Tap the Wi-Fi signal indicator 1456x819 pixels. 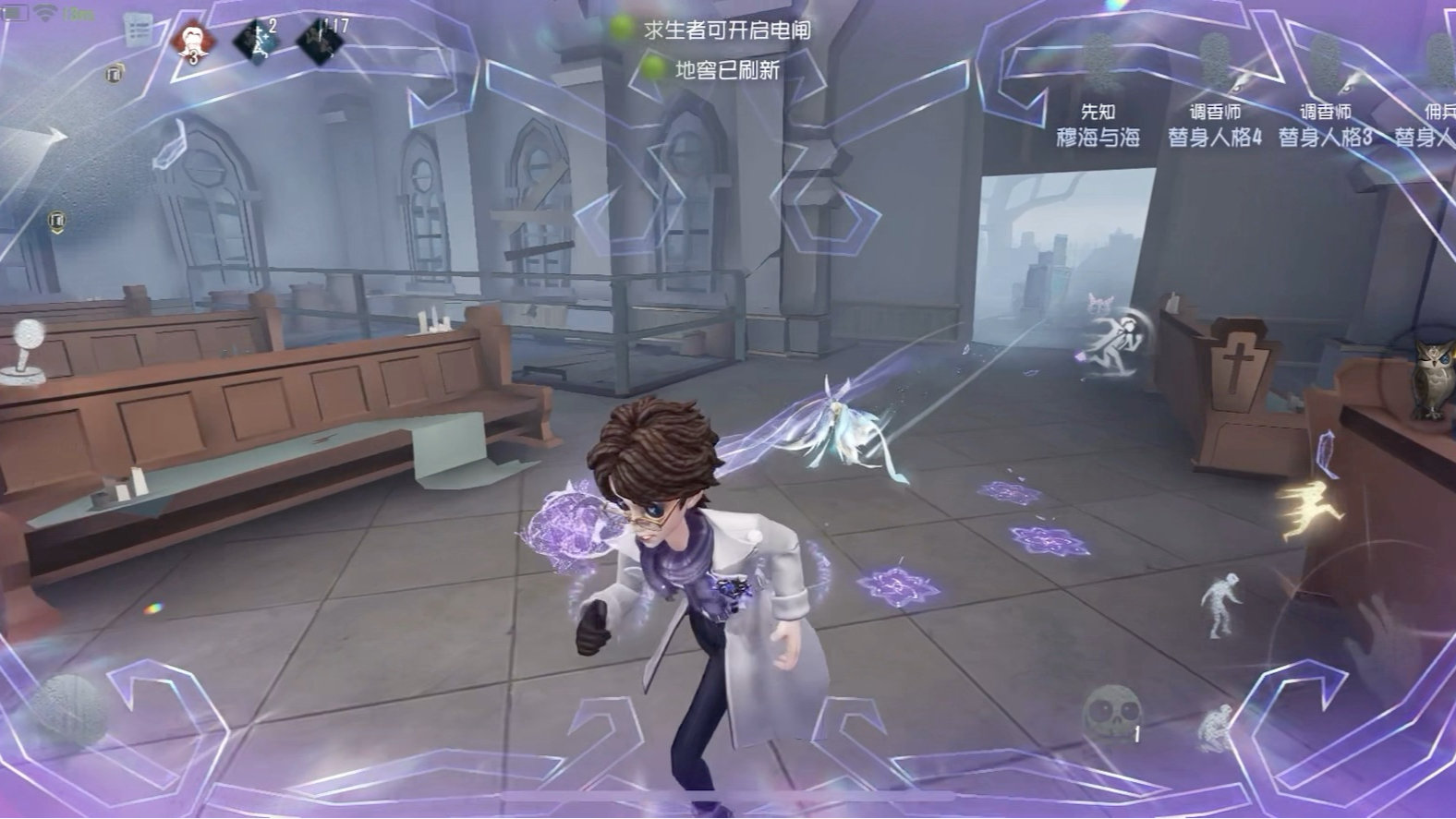[44, 12]
